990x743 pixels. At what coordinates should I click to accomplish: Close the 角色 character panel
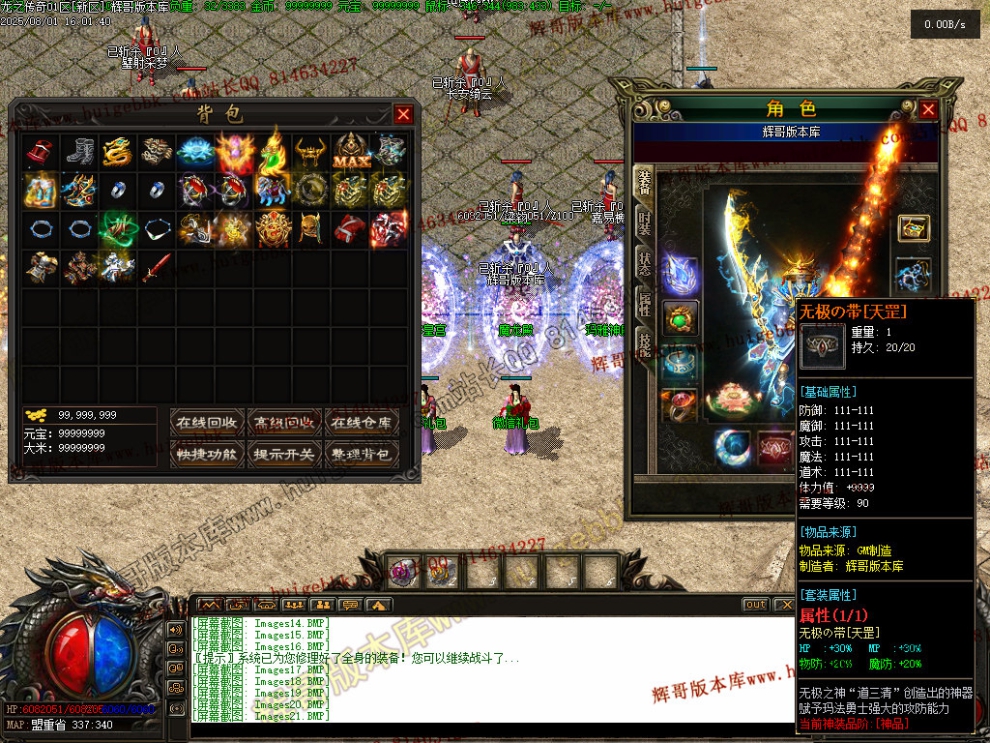(928, 109)
